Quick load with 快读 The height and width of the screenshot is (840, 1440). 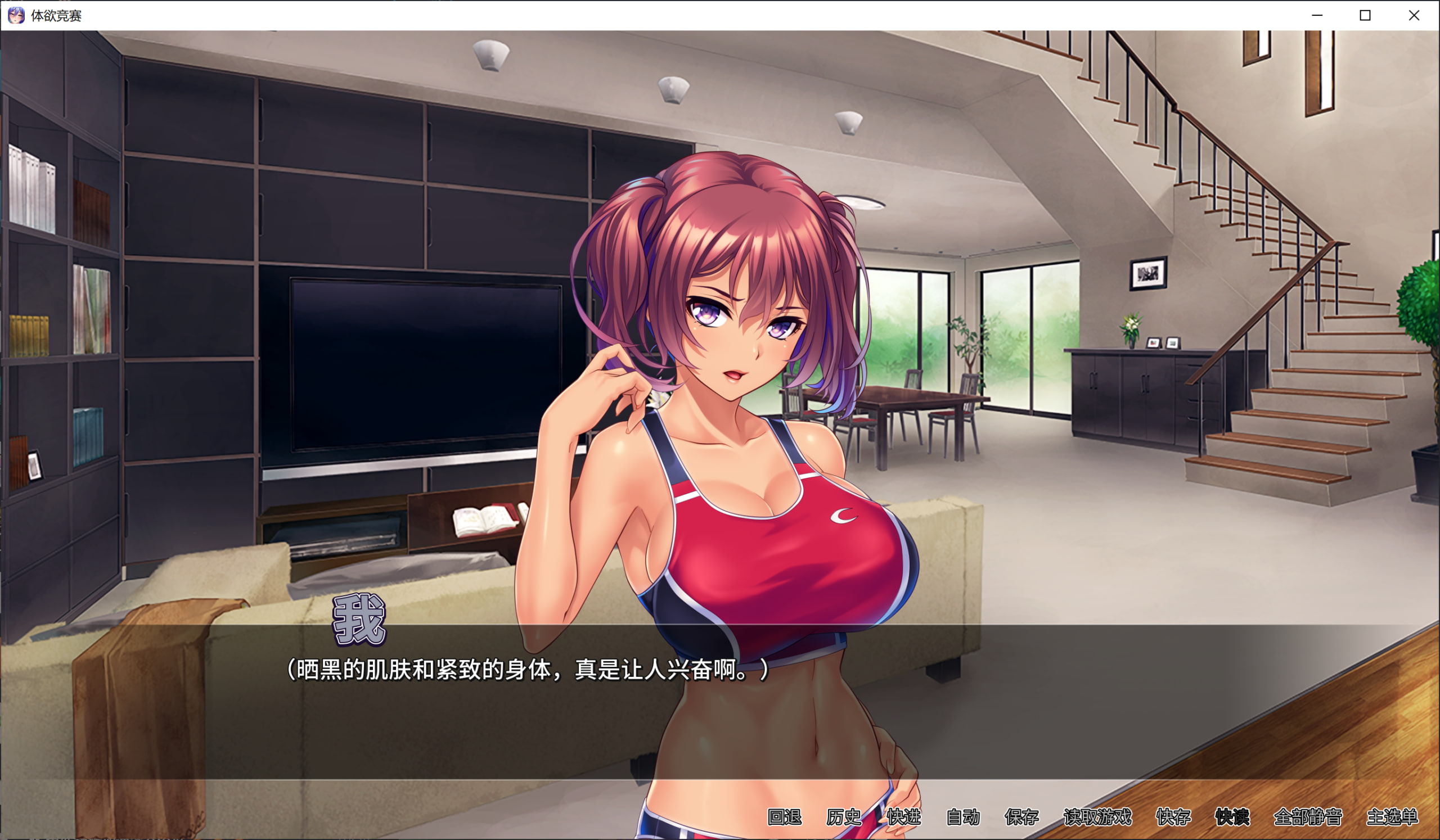click(x=1232, y=816)
